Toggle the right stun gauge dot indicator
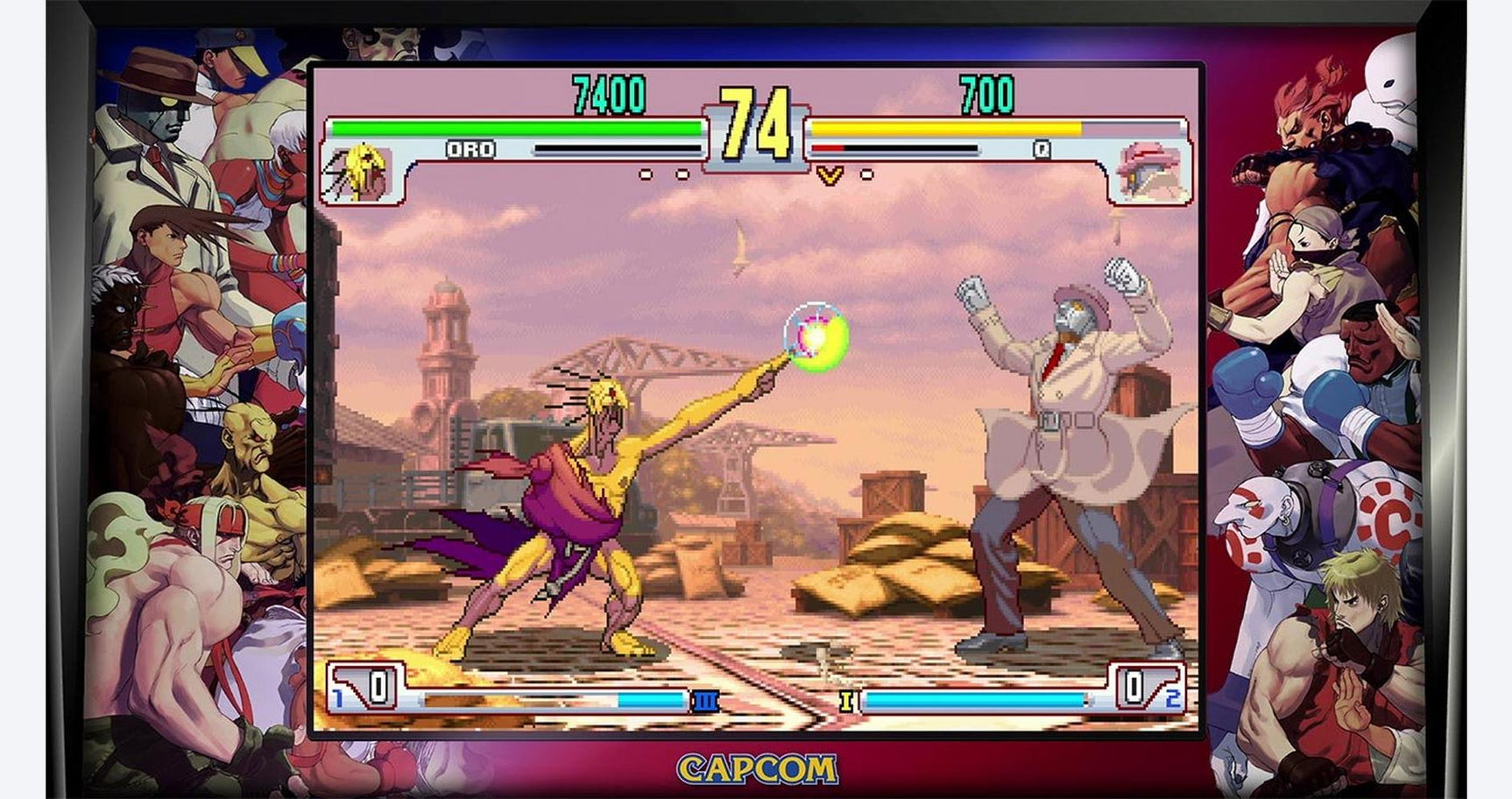Image resolution: width=1512 pixels, height=799 pixels. [x=867, y=172]
